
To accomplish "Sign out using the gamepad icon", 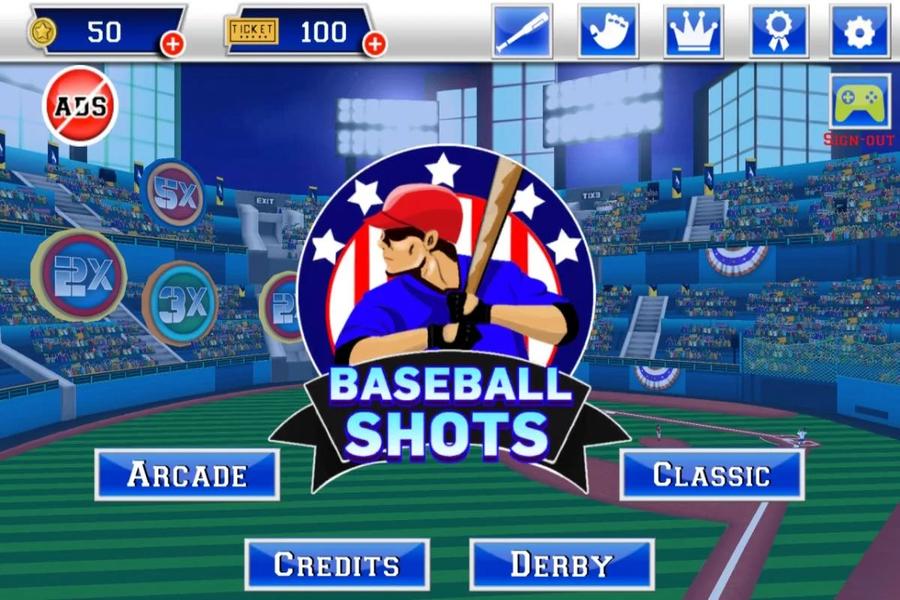I will (860, 105).
